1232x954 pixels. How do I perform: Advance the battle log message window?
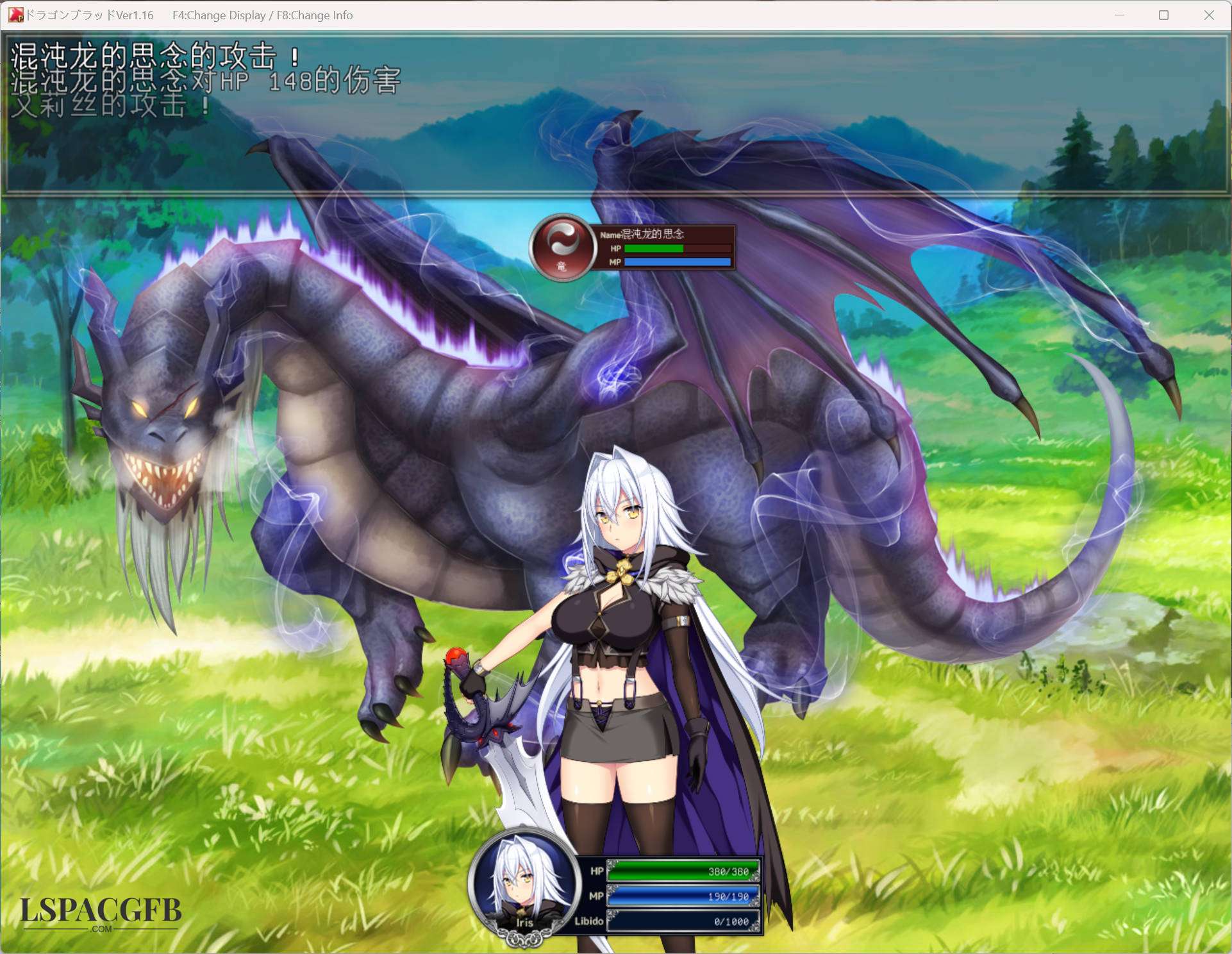pyautogui.click(x=615, y=115)
